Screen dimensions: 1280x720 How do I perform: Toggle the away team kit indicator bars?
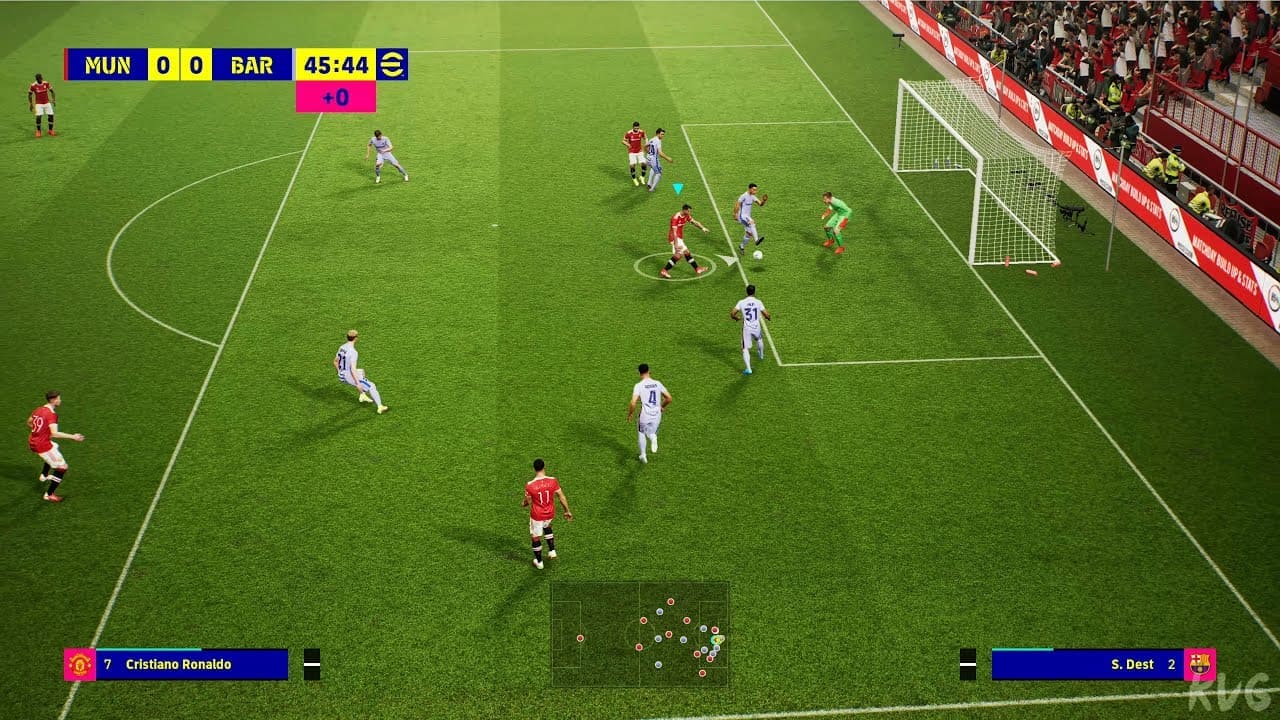click(968, 663)
